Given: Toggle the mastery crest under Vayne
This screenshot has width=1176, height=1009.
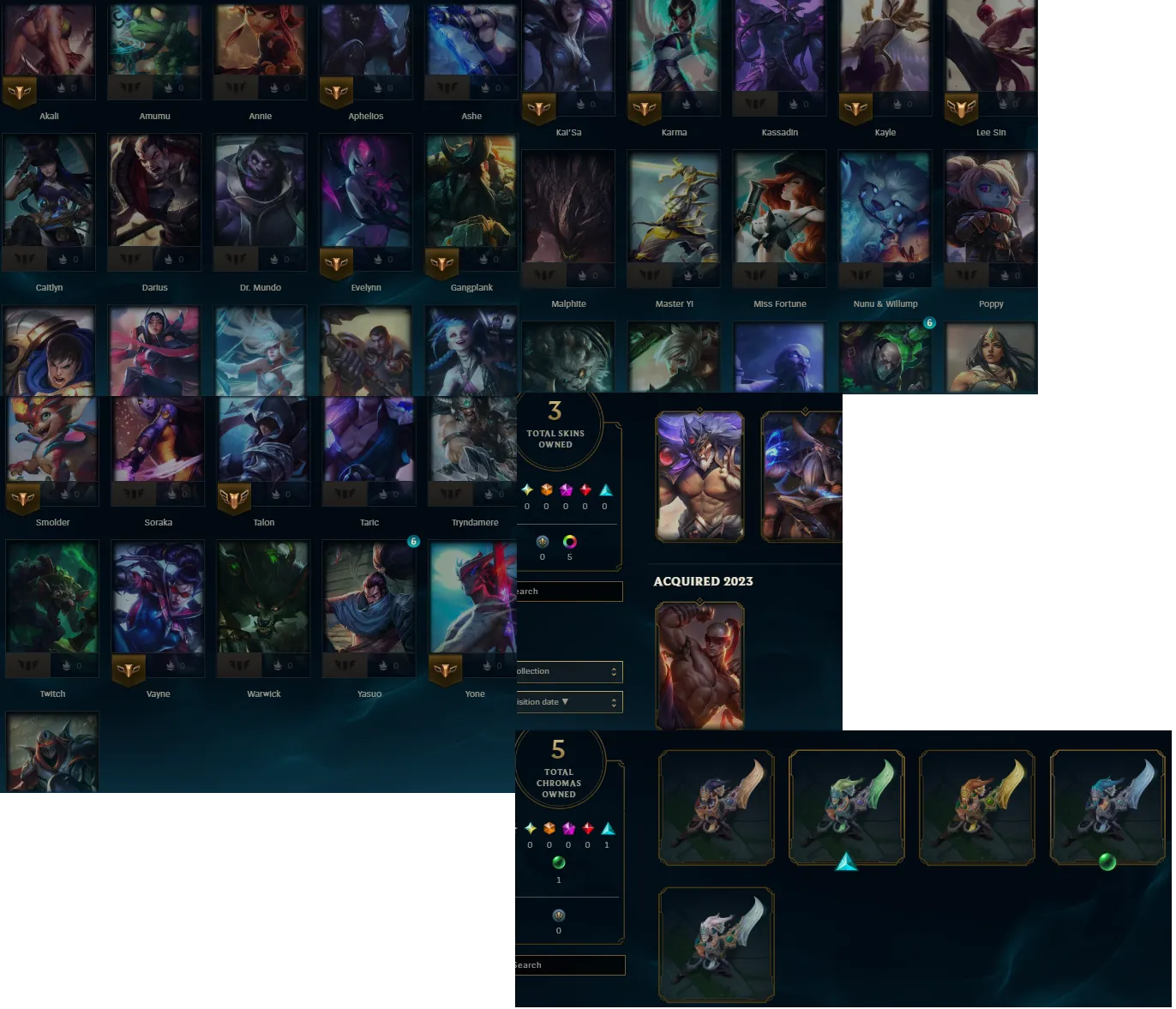Looking at the screenshot, I should [x=128, y=671].
